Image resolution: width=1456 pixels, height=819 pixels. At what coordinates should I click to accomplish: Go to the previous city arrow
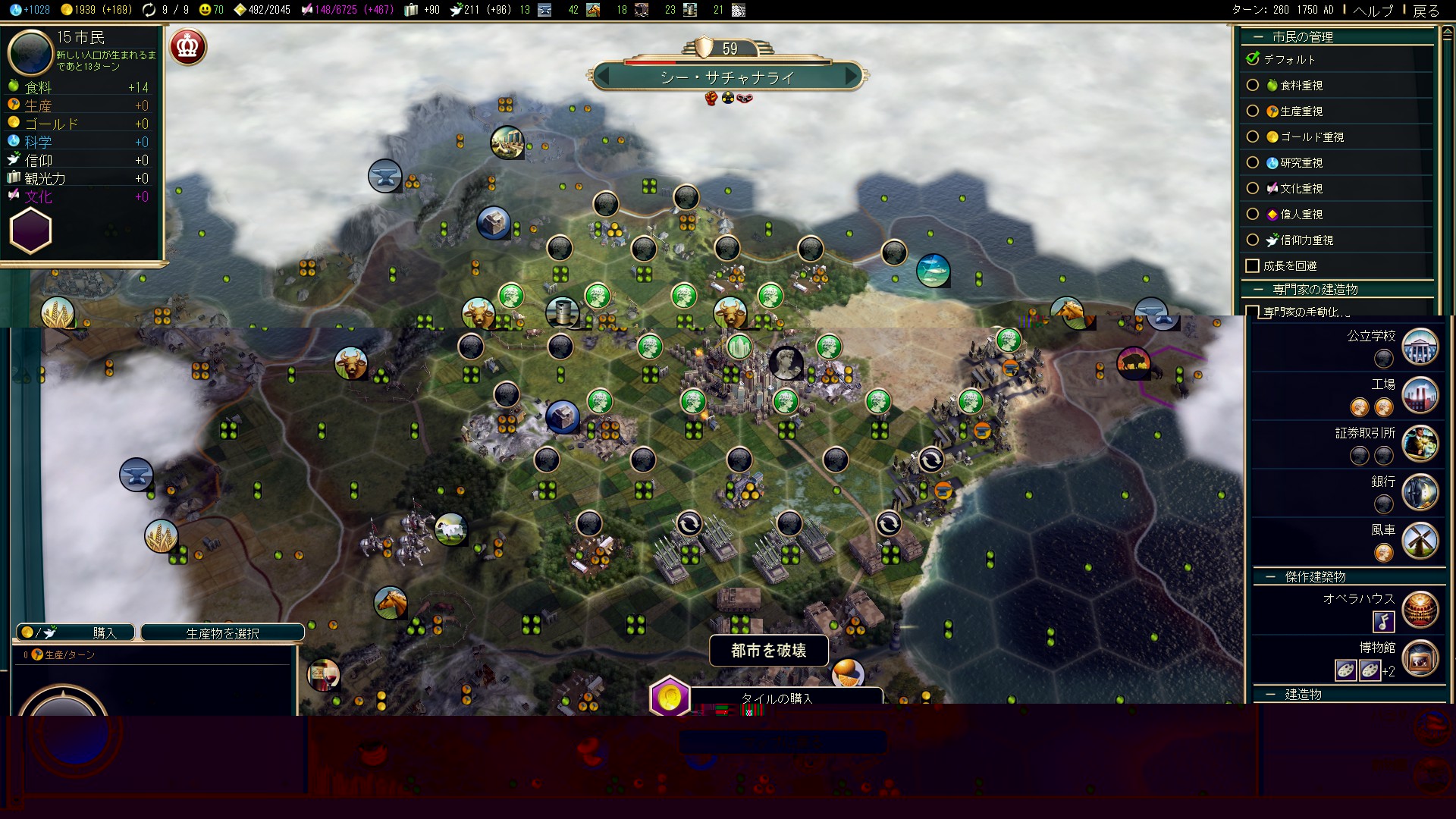click(x=604, y=76)
